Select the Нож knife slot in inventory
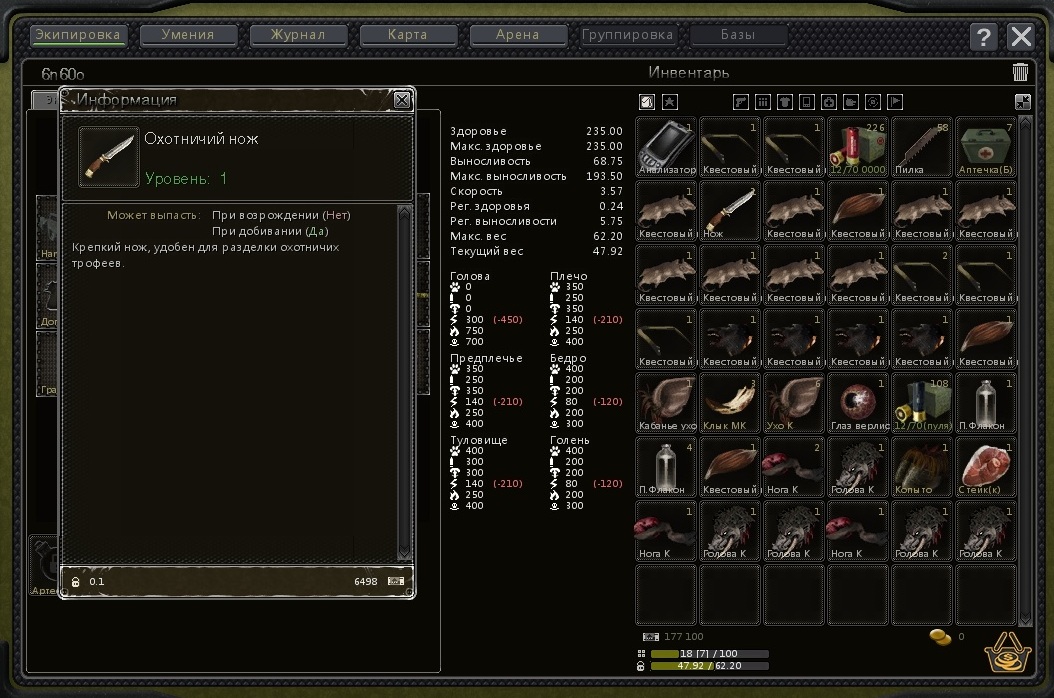 click(730, 211)
